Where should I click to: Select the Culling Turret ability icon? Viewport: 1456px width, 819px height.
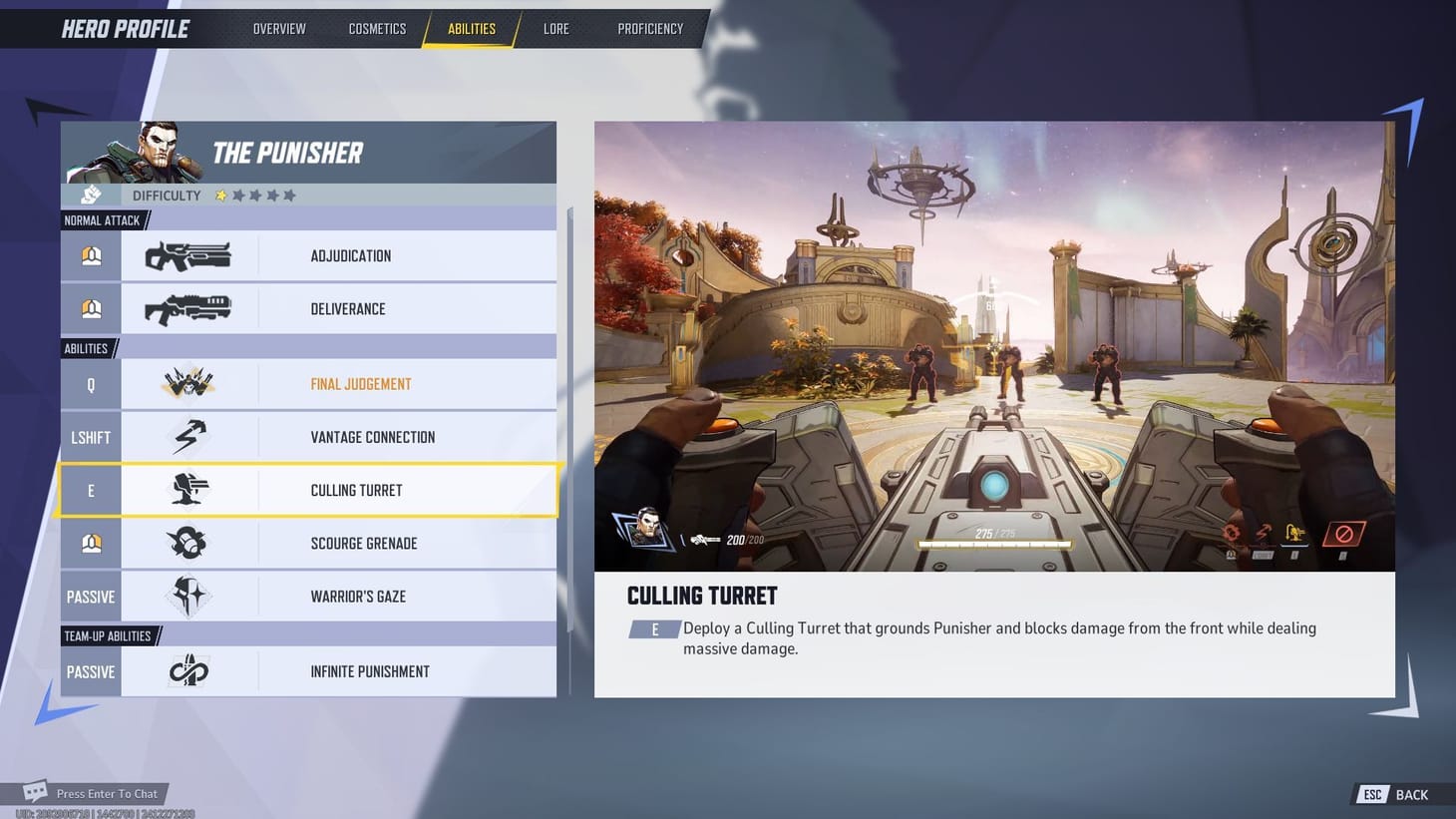[189, 489]
